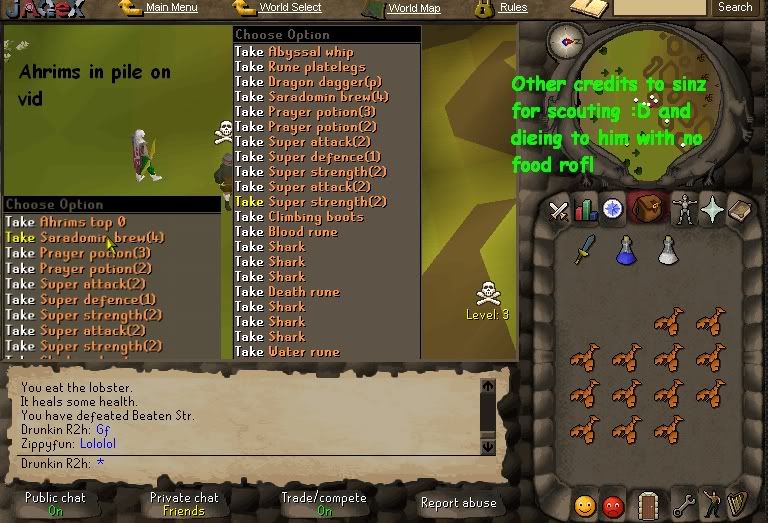This screenshot has height=523, width=768.
Task: Click the Search button
Action: pyautogui.click(x=735, y=8)
